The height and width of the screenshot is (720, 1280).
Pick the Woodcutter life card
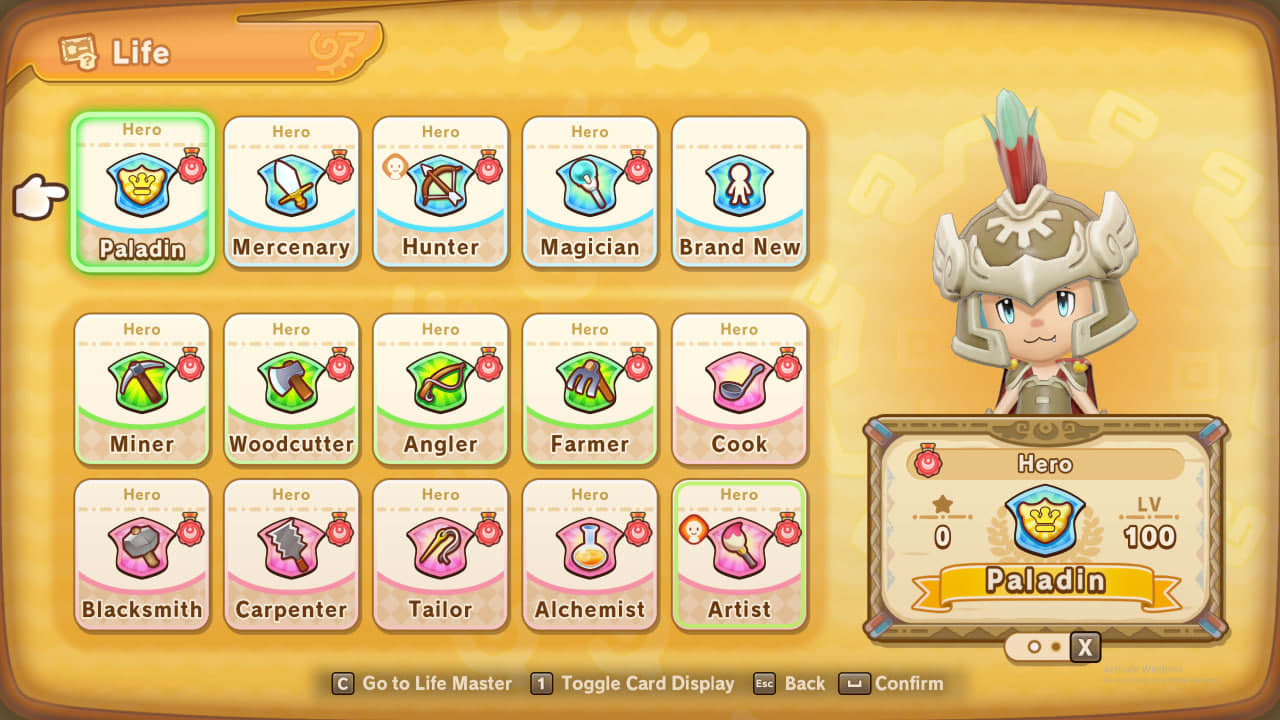pos(291,389)
